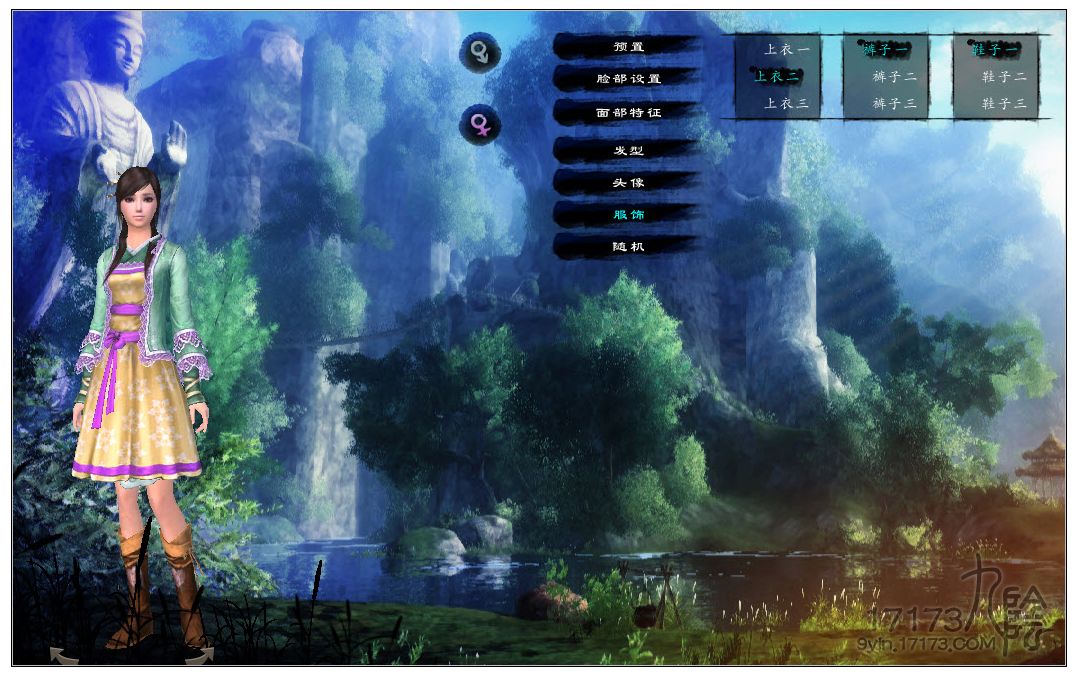
Task: Select the 头像 portrait menu entry
Action: click(628, 182)
